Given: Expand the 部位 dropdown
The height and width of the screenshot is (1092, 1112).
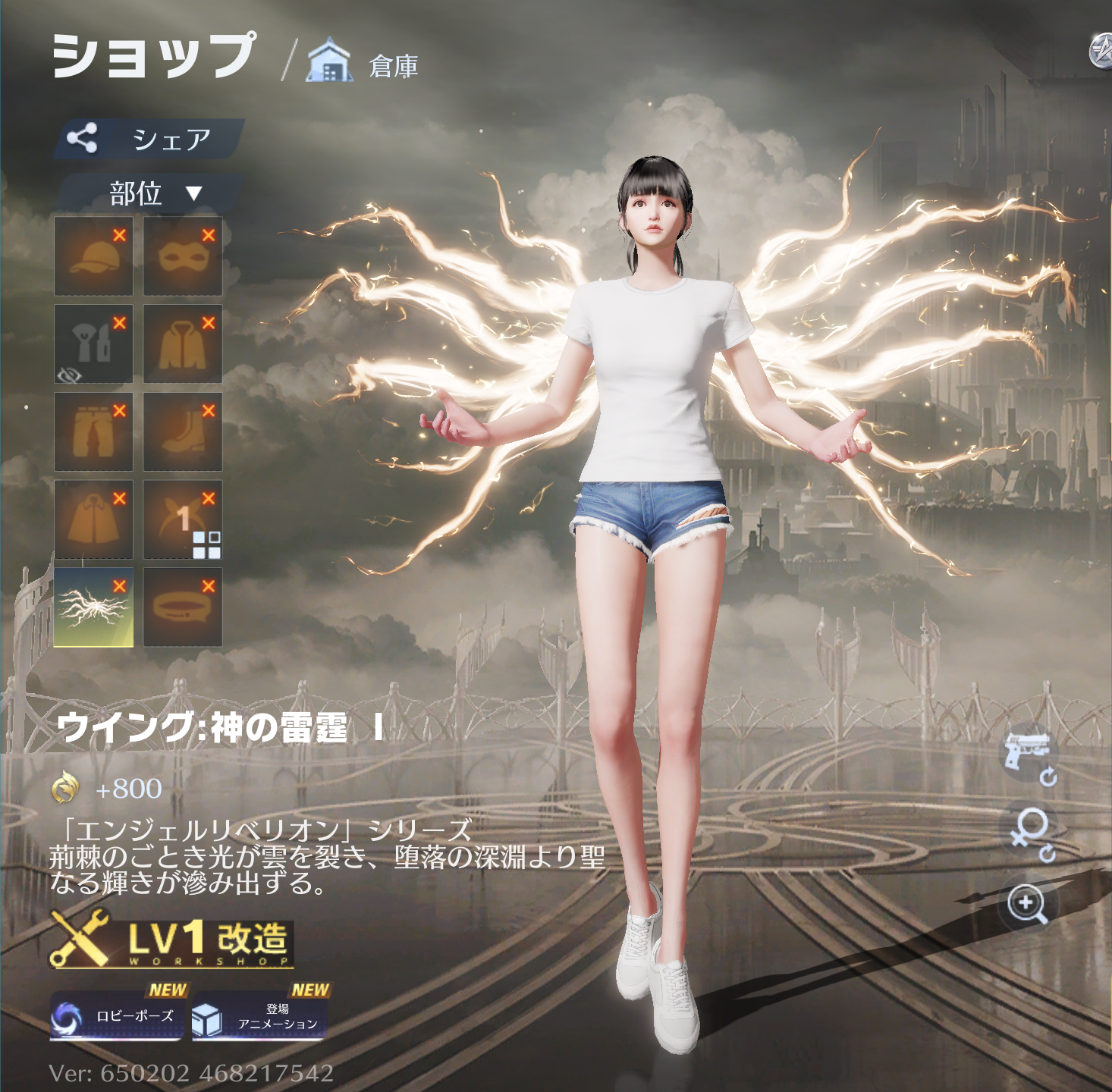Looking at the screenshot, I should point(153,193).
